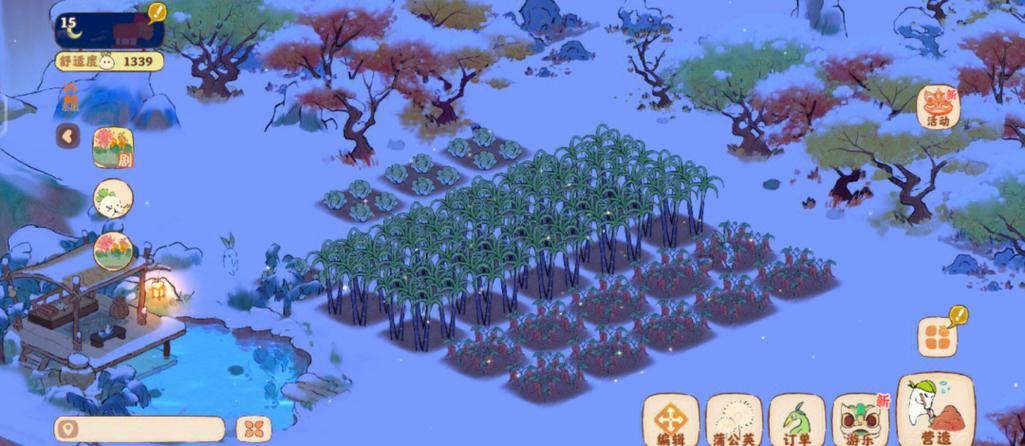Image resolution: width=1025 pixels, height=446 pixels.
Task: Select the white radish spirit icon
Action: click(x=113, y=199)
